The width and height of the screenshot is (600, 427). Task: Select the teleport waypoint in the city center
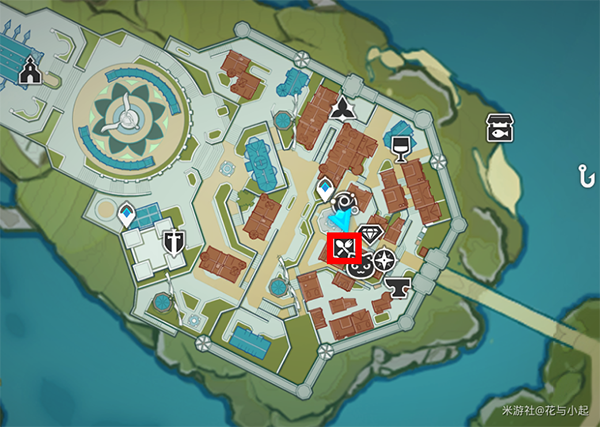(326, 187)
